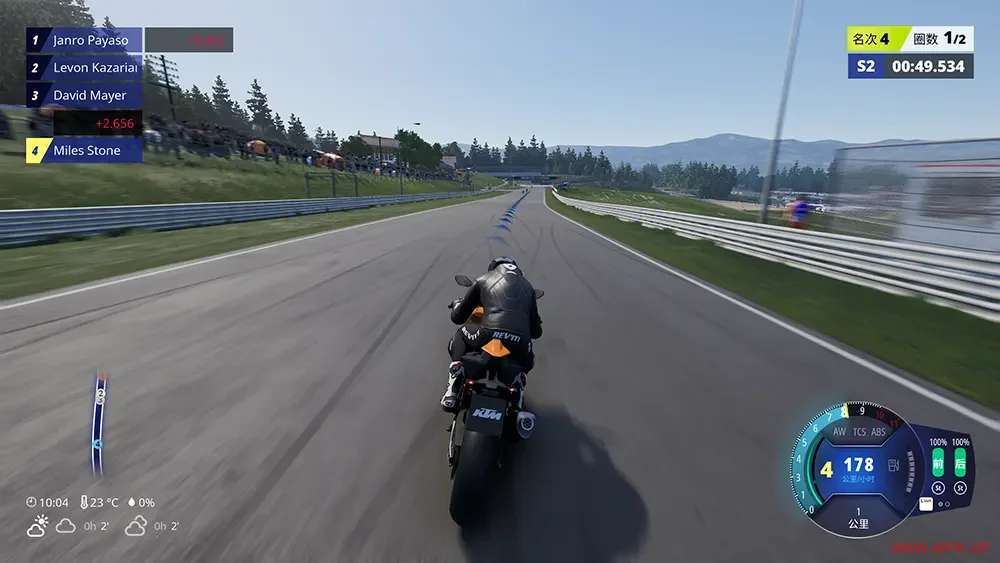
Task: Toggle the ABS indicator on the dashboard
Action: (x=878, y=432)
